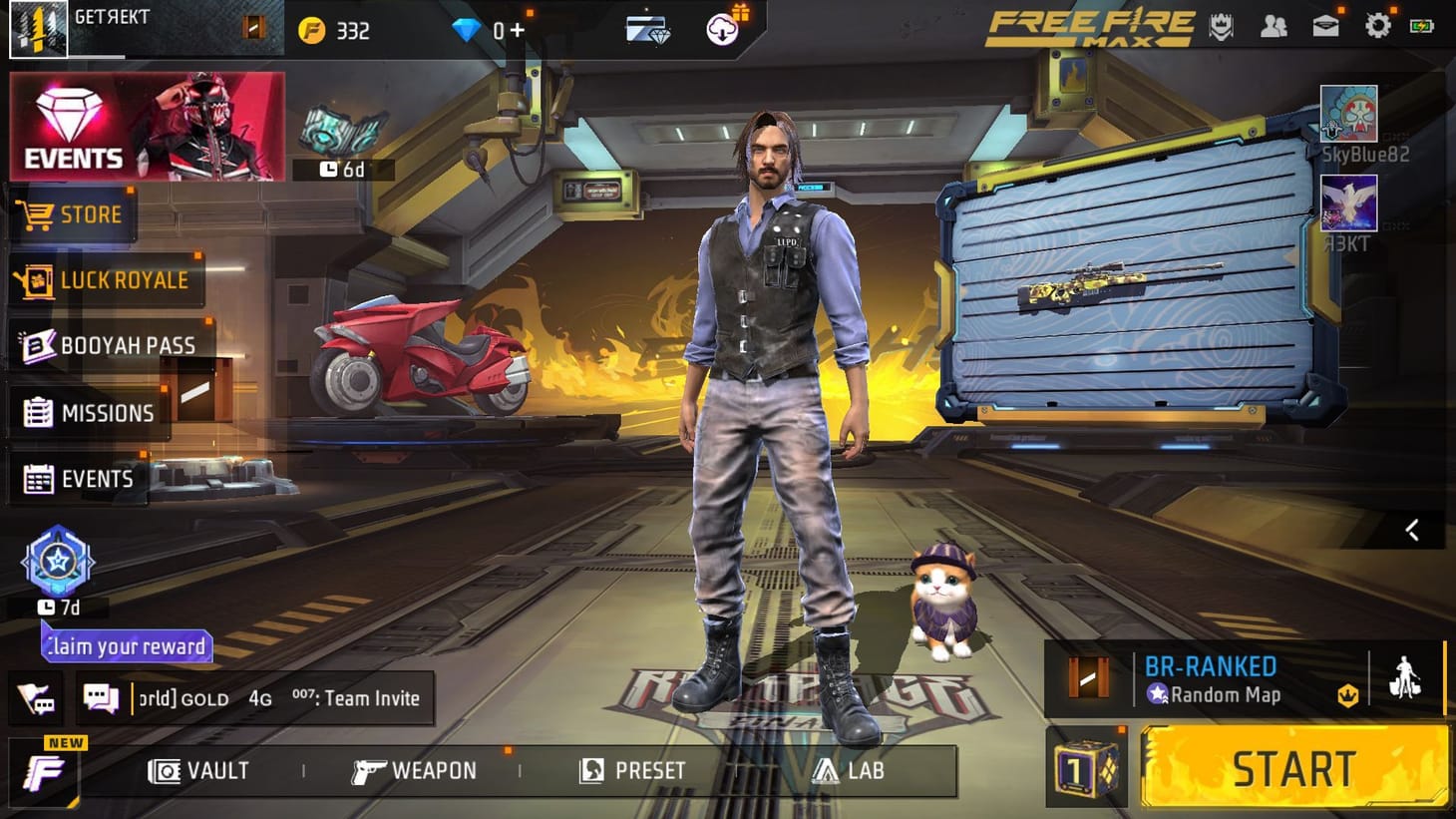
Task: Switch to the WEAPON tab
Action: point(414,770)
